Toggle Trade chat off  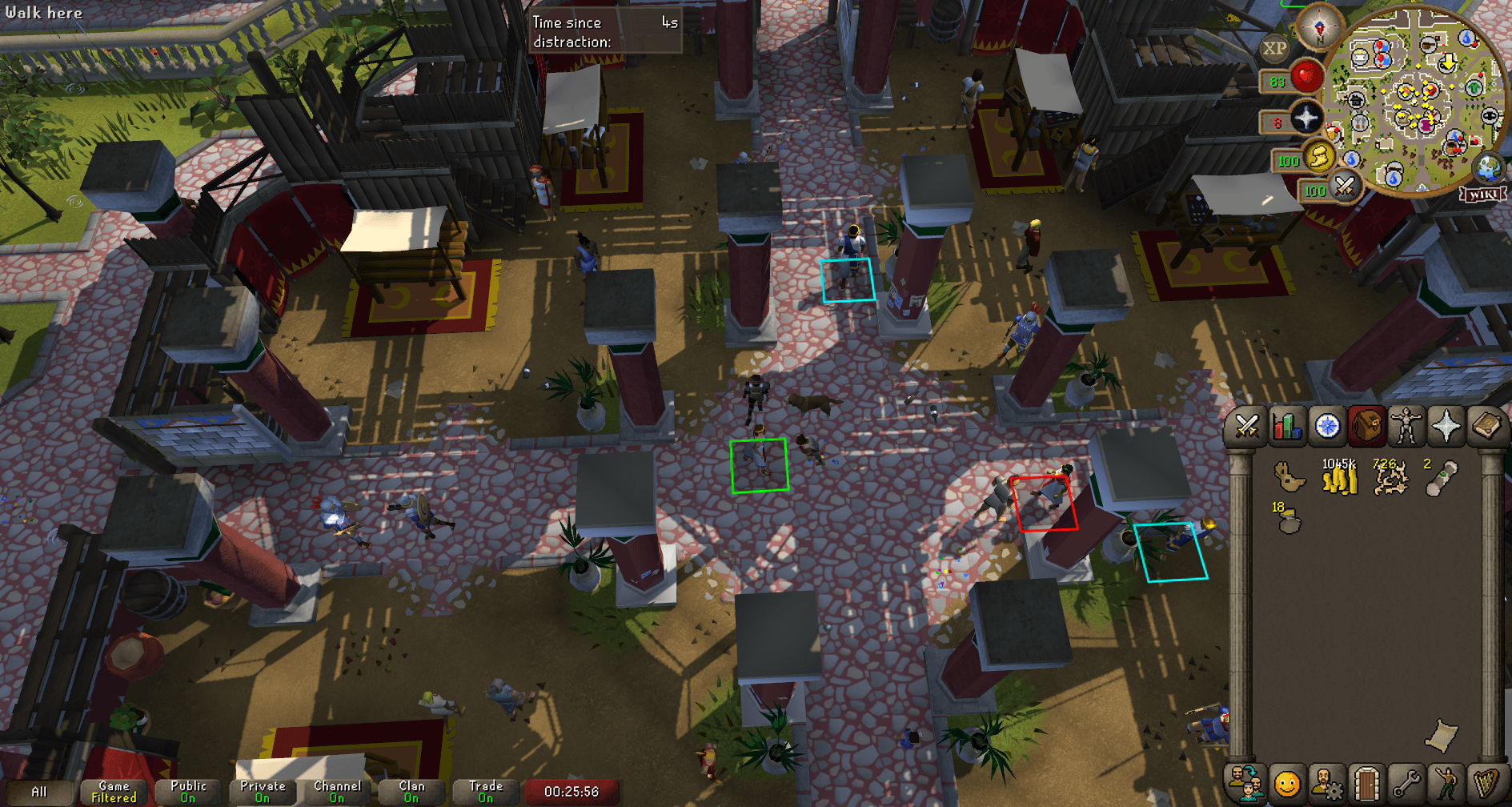point(485,791)
